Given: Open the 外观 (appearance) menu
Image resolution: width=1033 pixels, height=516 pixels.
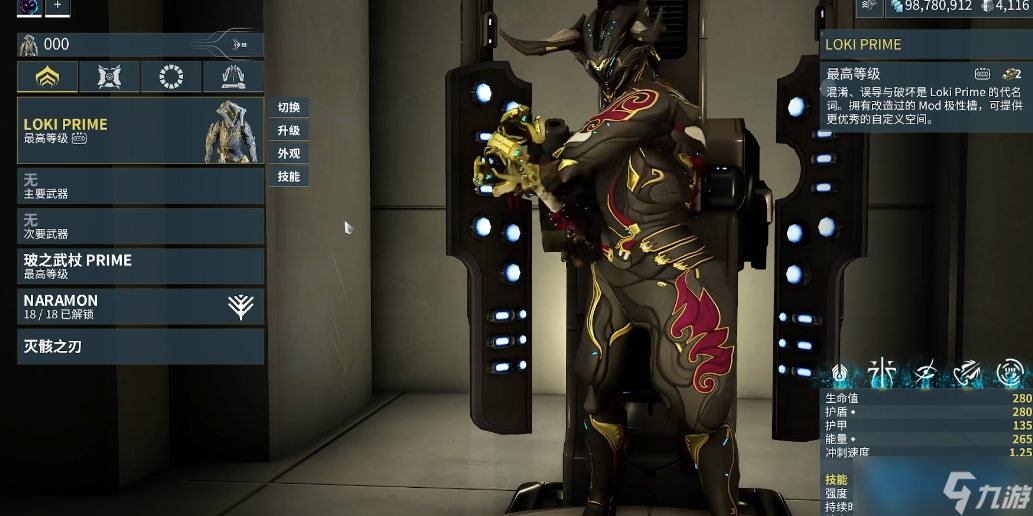Looking at the screenshot, I should click(x=289, y=154).
